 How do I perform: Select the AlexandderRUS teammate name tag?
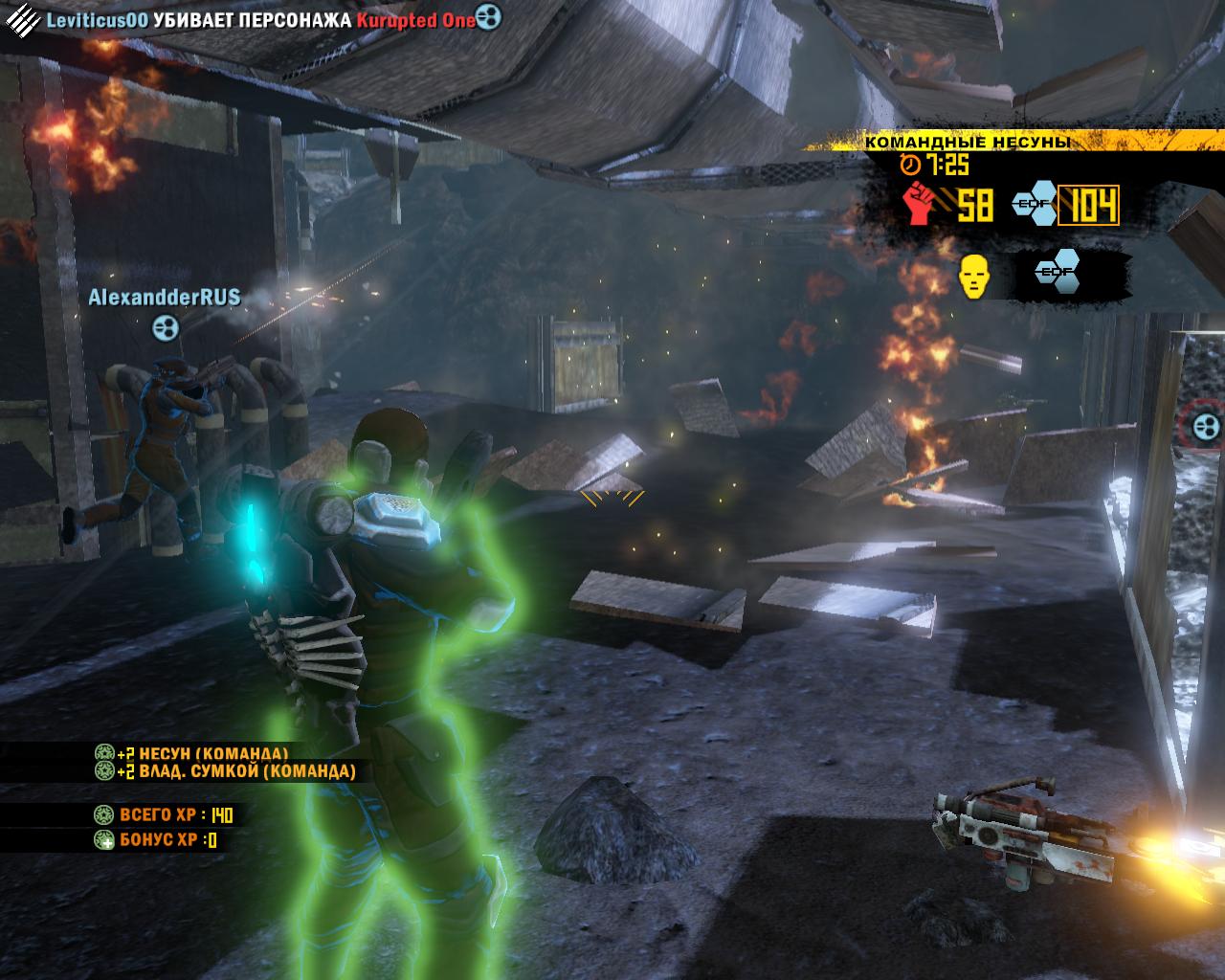pyautogui.click(x=165, y=298)
